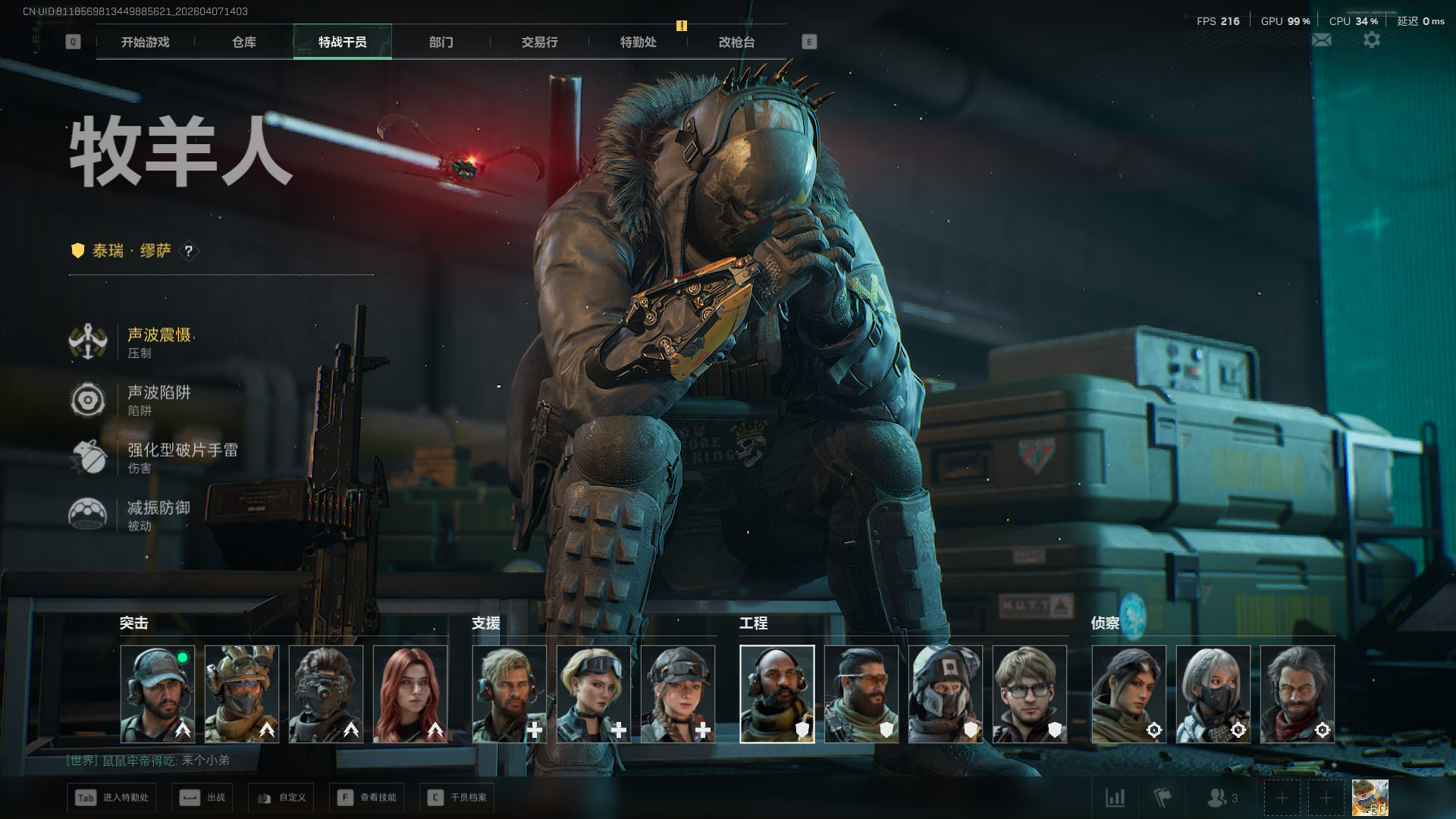Select the glasses-wearing engineer operator portrait
The image size is (1456, 819).
point(1030,694)
